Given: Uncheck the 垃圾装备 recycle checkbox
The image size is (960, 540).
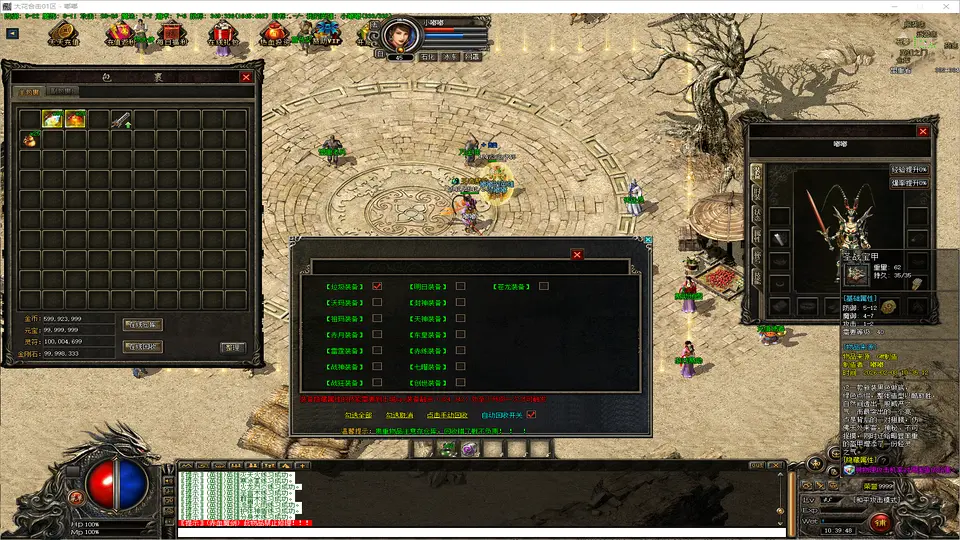Looking at the screenshot, I should point(377,286).
